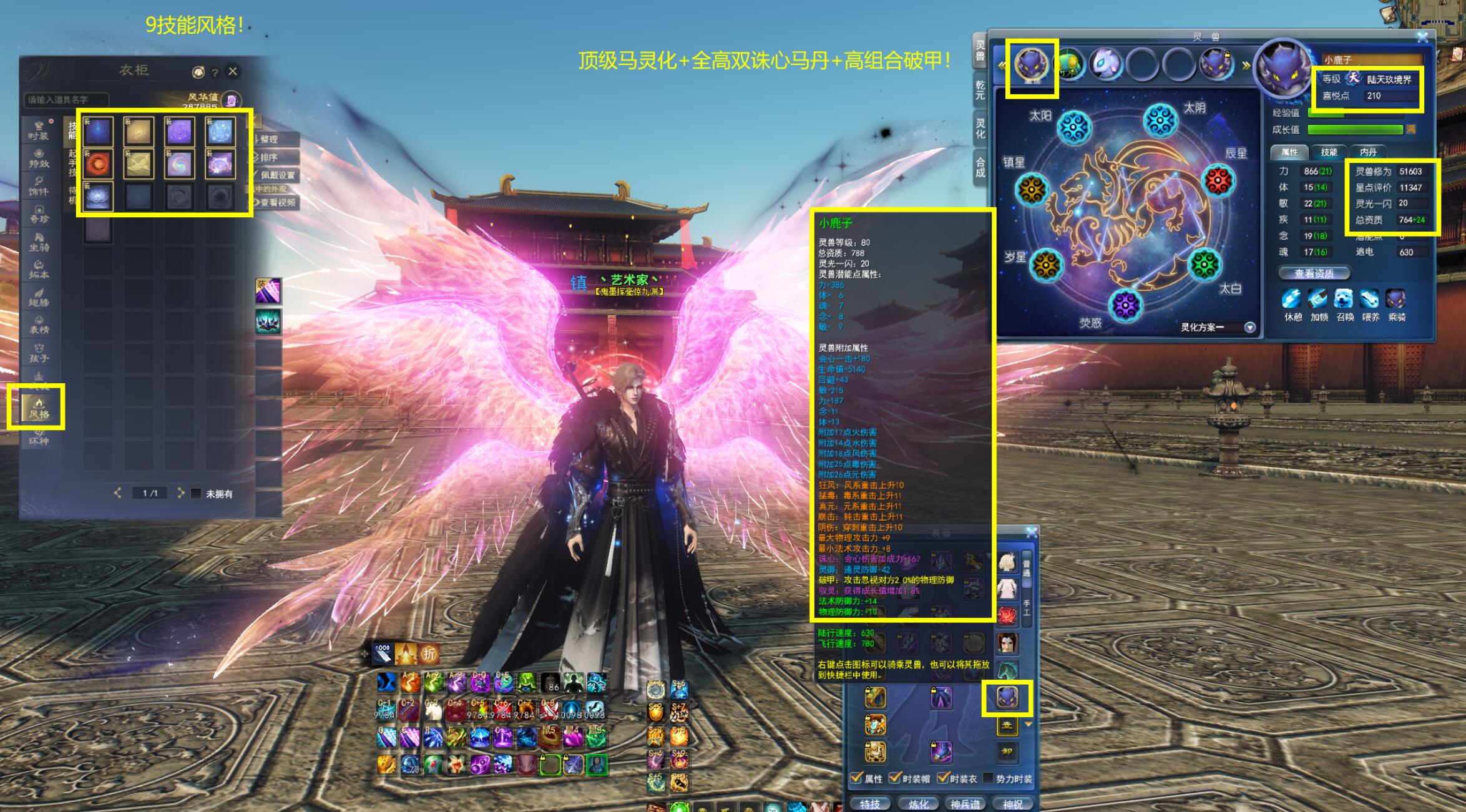Select the green insect spirit beast portrait
The image size is (1466, 812).
1068,64
